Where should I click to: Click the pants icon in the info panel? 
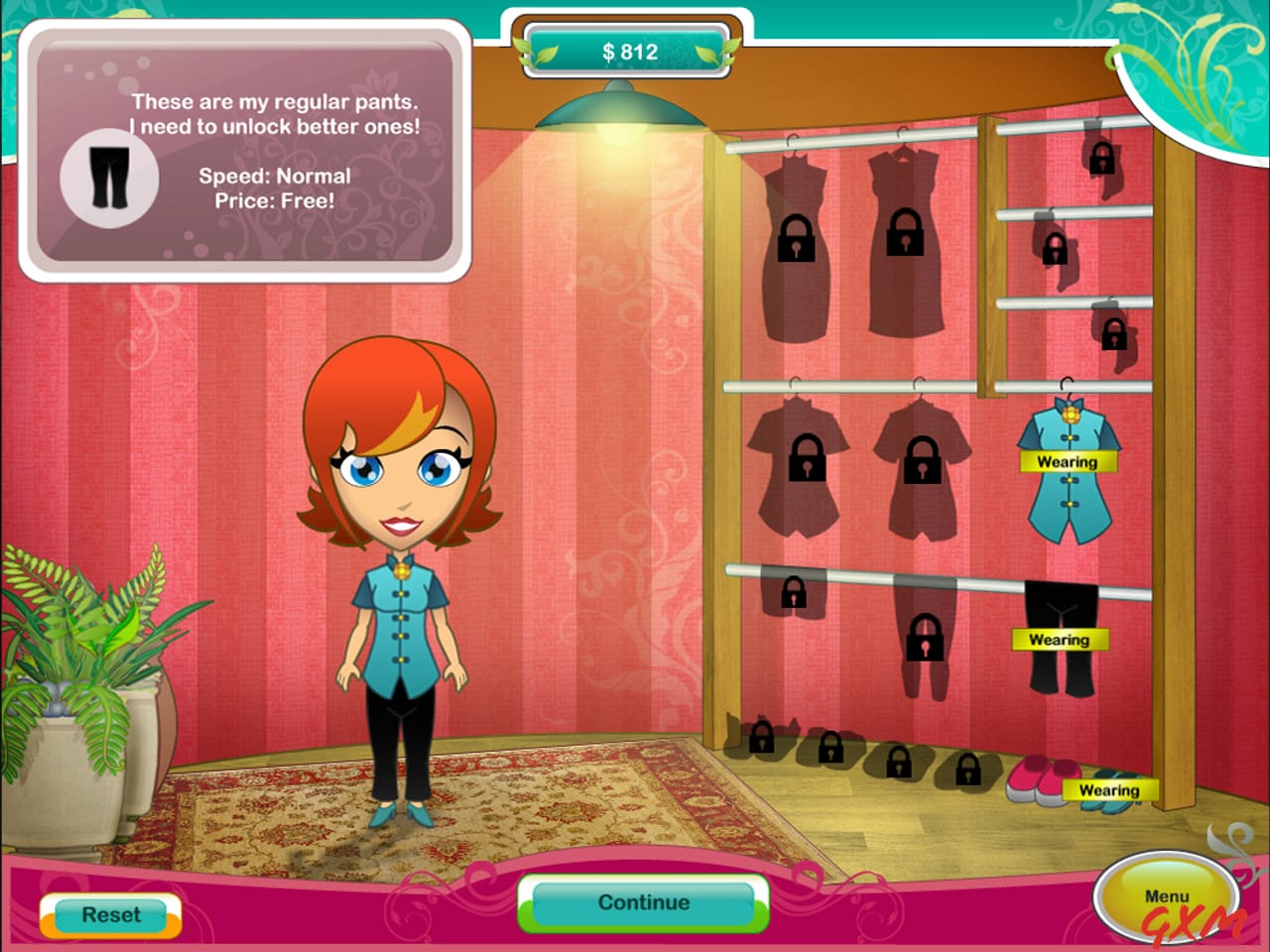coord(109,178)
